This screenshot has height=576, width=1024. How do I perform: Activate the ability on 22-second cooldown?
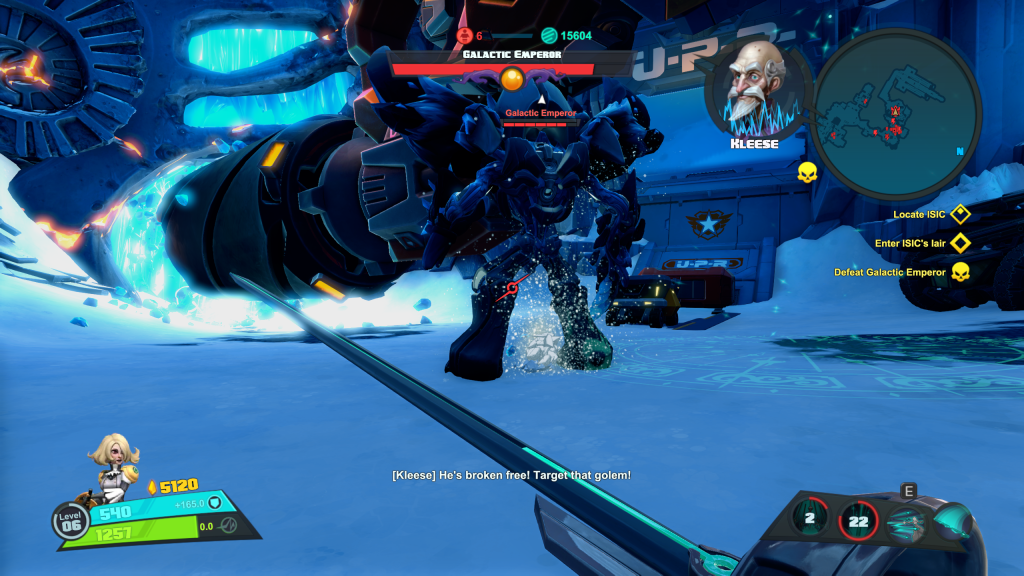coord(858,519)
